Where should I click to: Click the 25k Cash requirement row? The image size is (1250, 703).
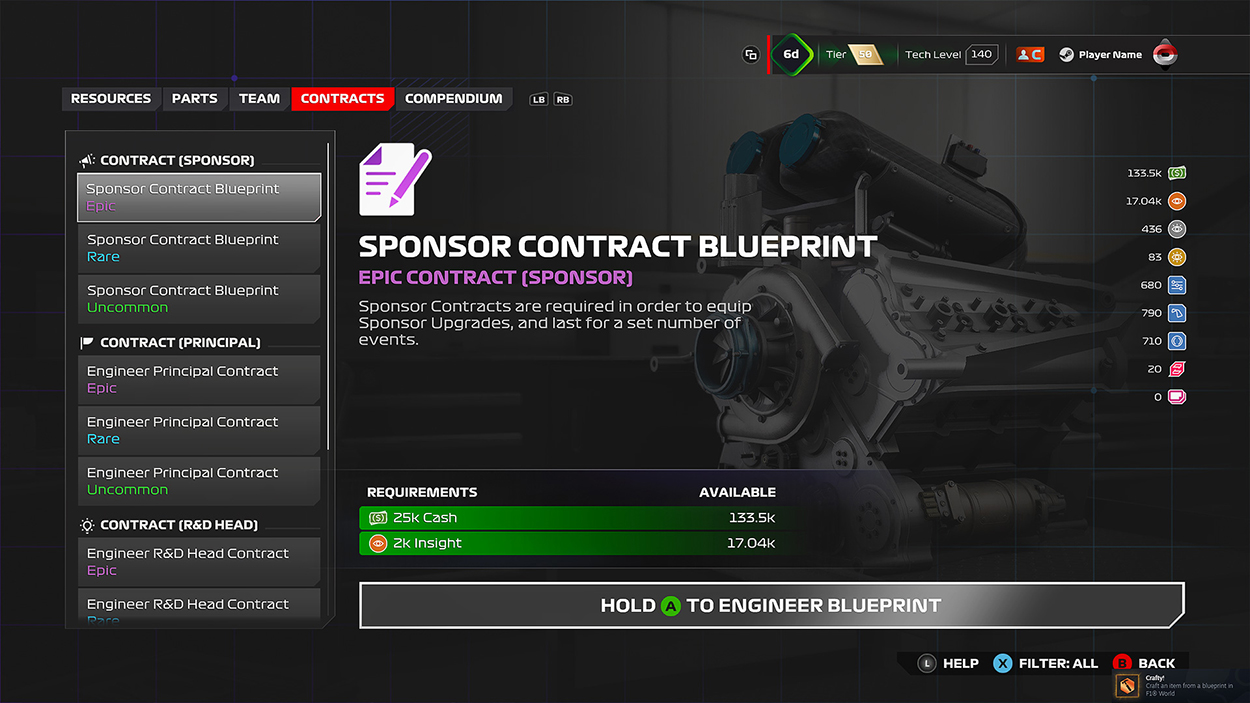(567, 518)
